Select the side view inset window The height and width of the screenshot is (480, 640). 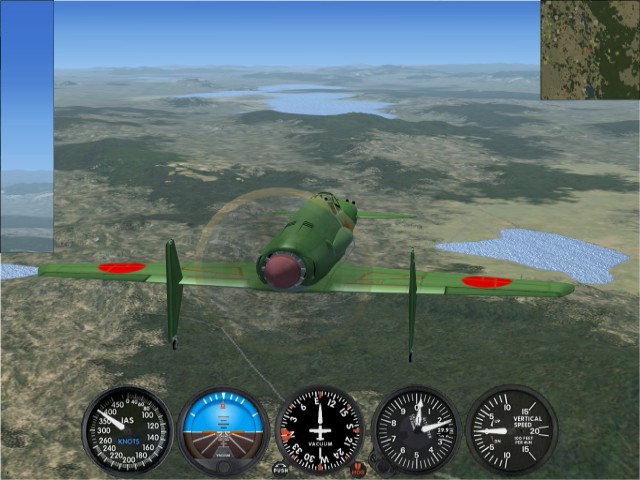coord(27,126)
